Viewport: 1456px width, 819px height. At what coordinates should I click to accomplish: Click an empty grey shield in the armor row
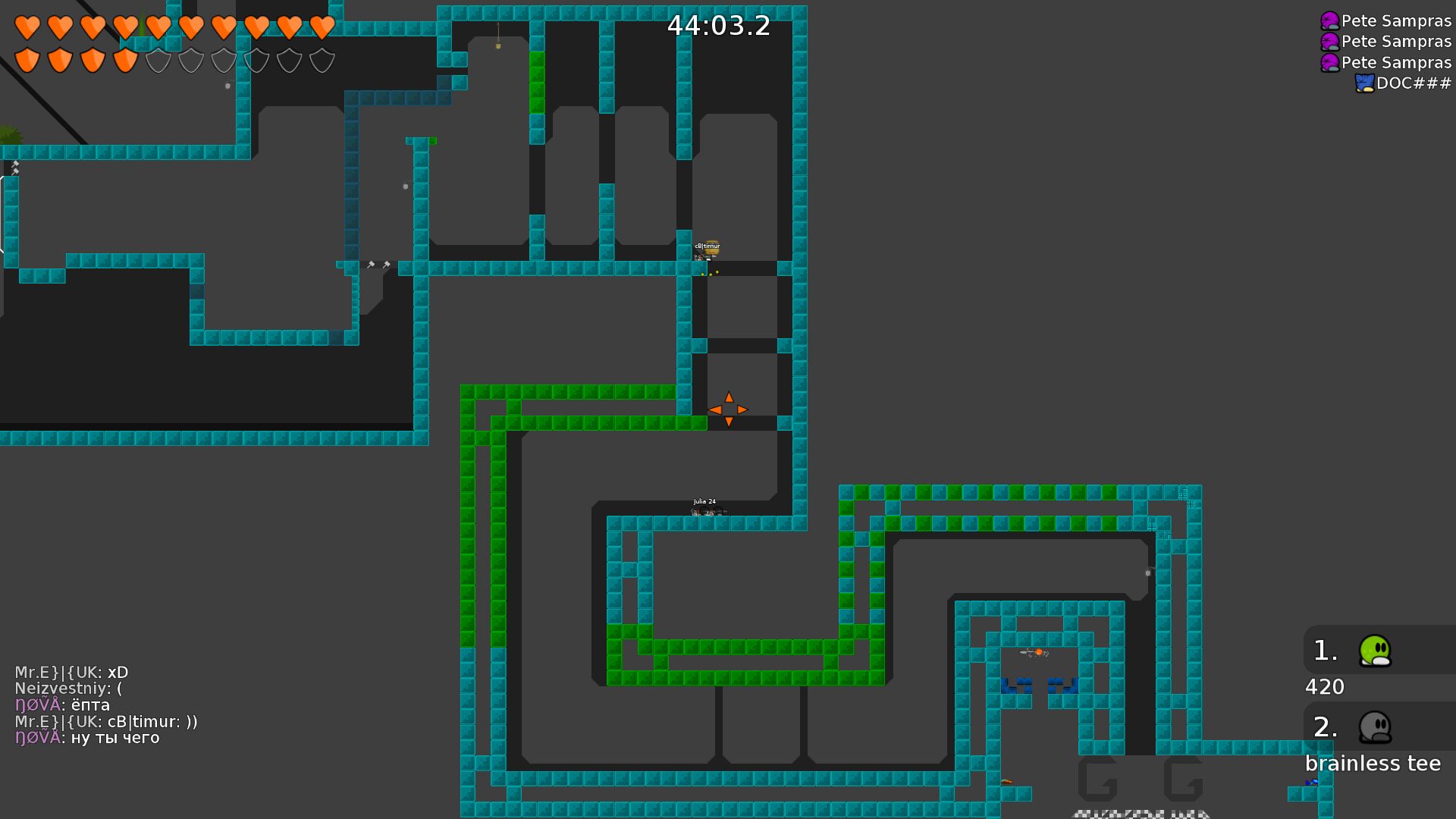coord(157,59)
